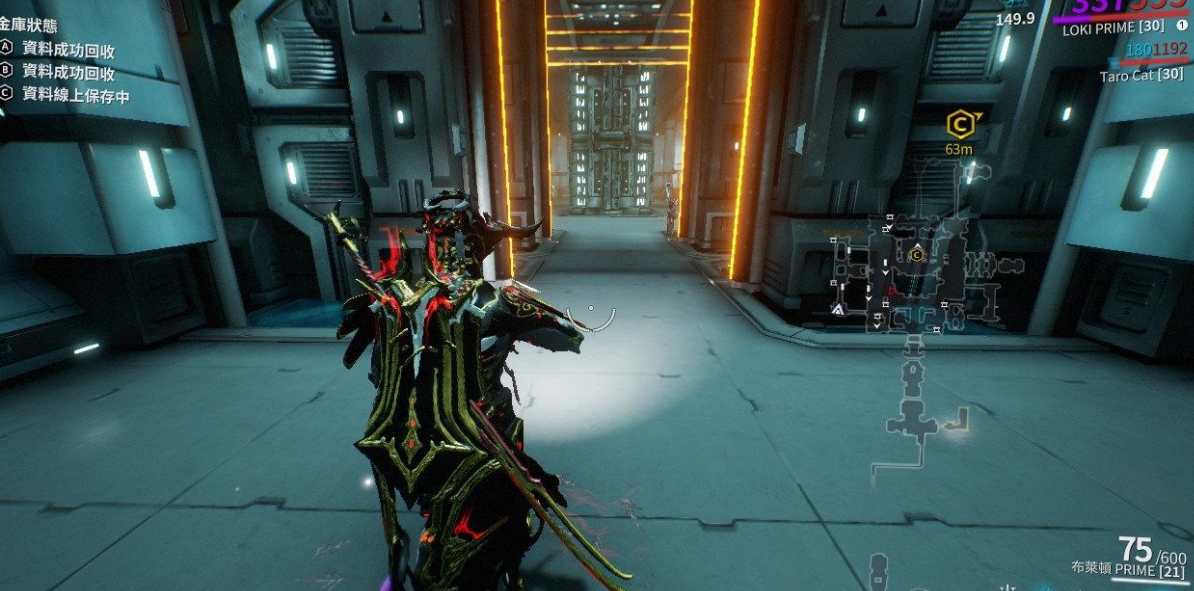Click the yellow C waypoint marker showing 63m
The width and height of the screenshot is (1194, 591).
click(x=960, y=125)
